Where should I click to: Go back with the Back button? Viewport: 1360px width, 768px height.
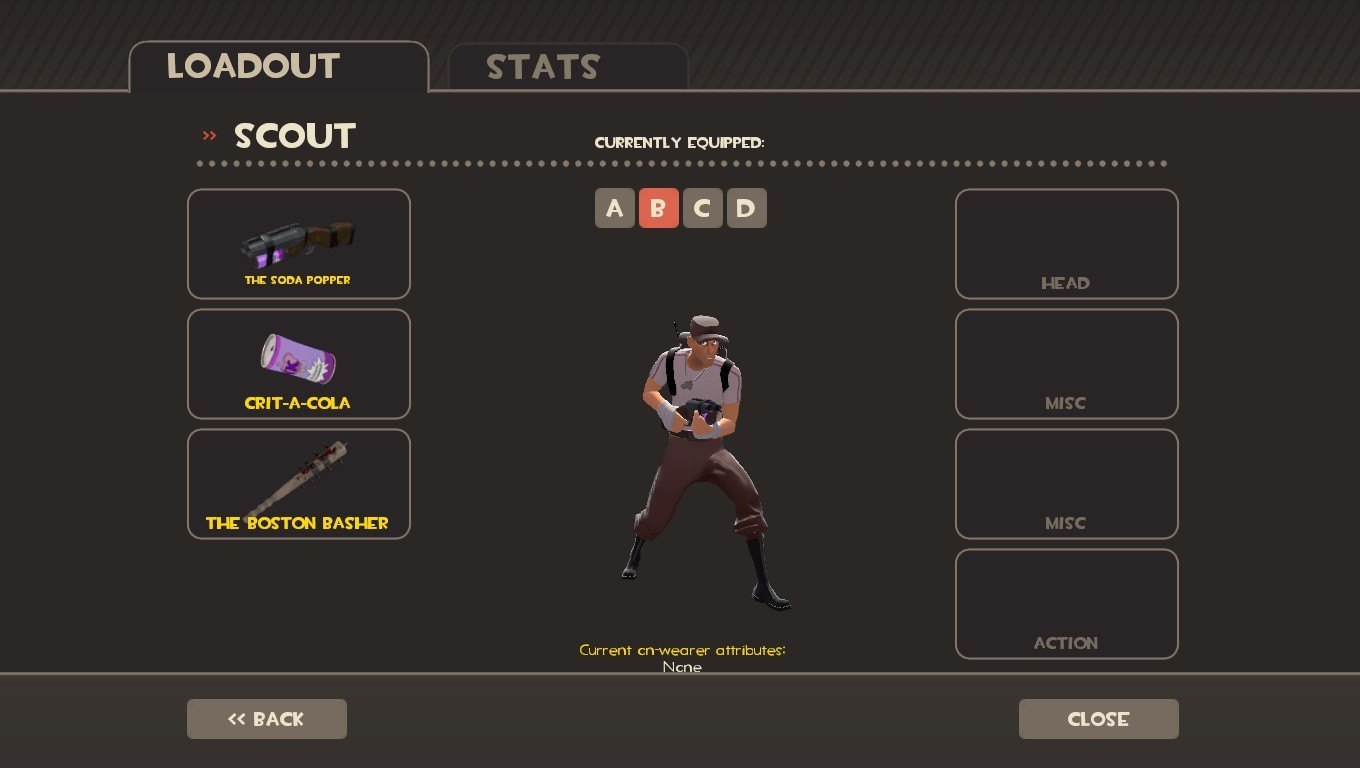(x=267, y=719)
